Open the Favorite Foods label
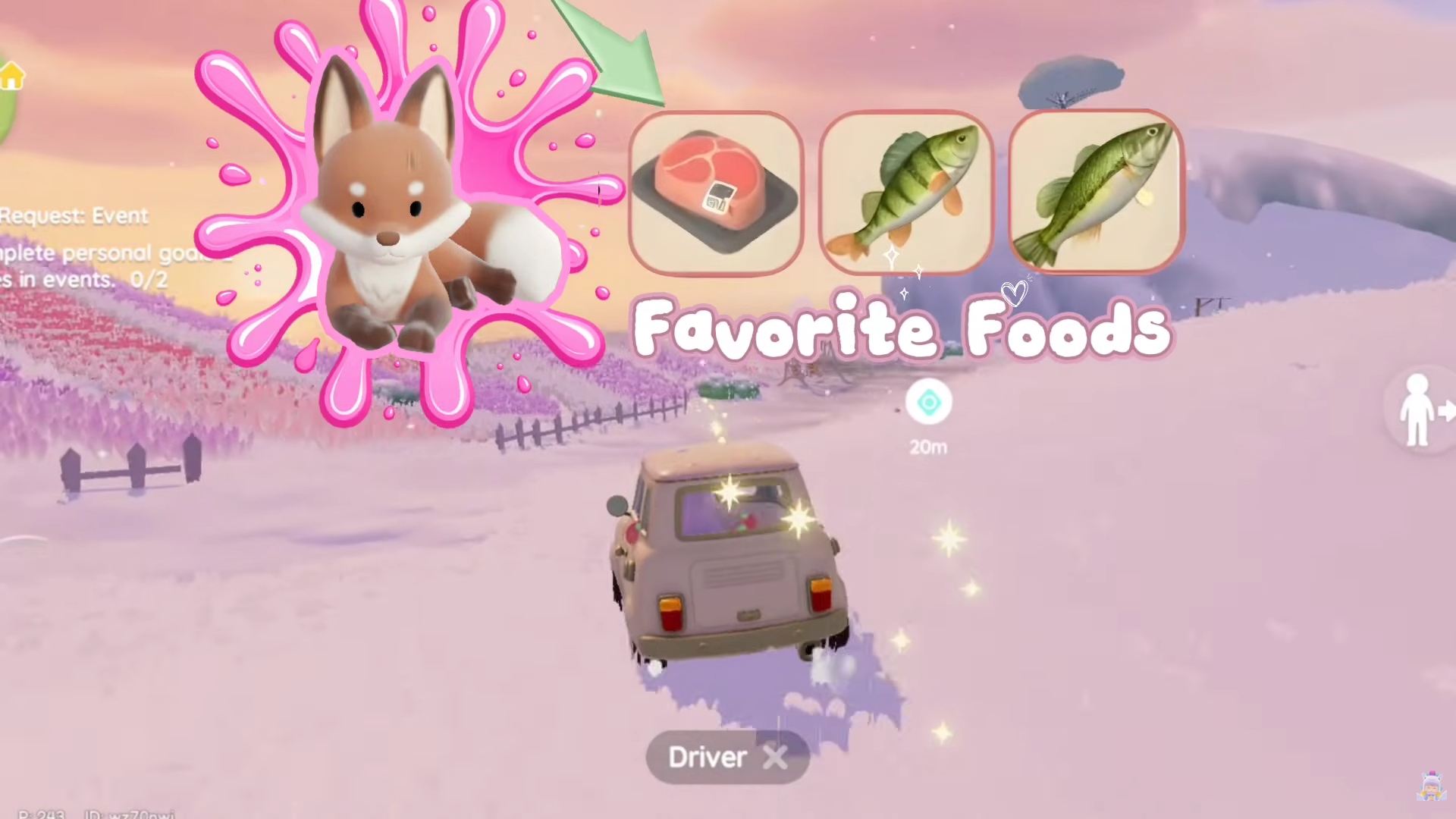1456x819 pixels. (x=902, y=328)
